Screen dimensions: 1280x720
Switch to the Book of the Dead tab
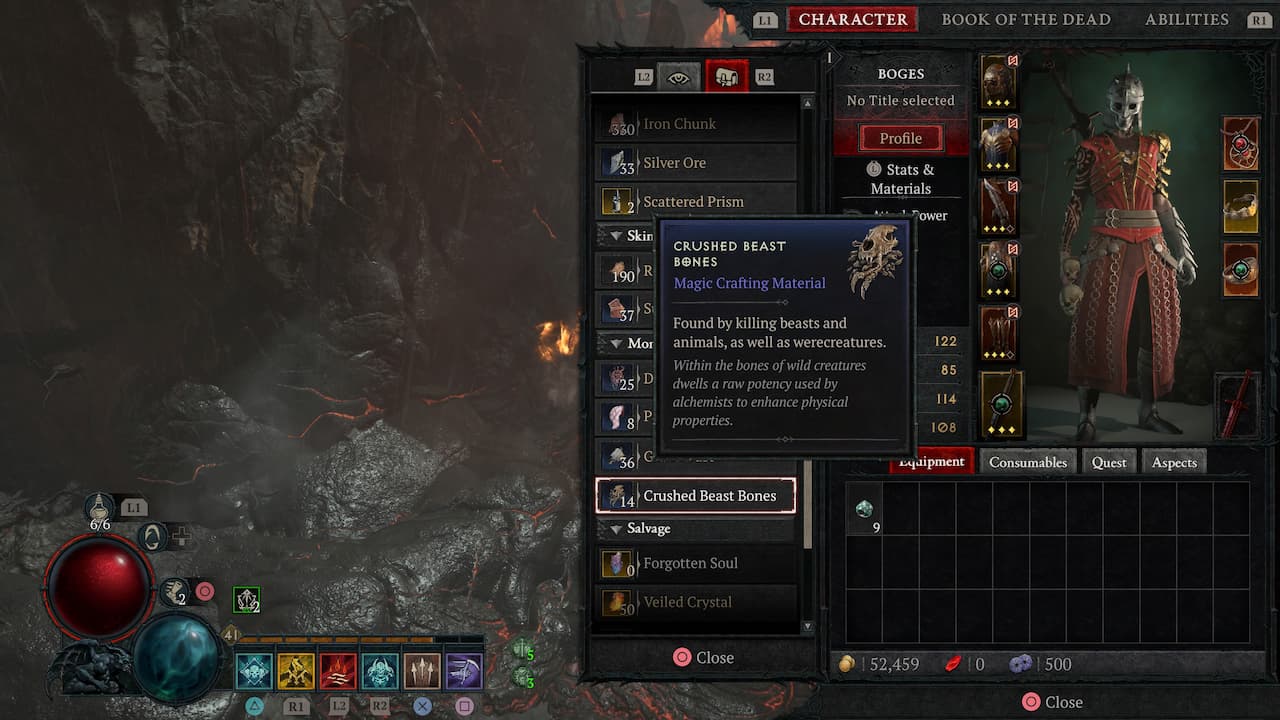(x=1026, y=19)
